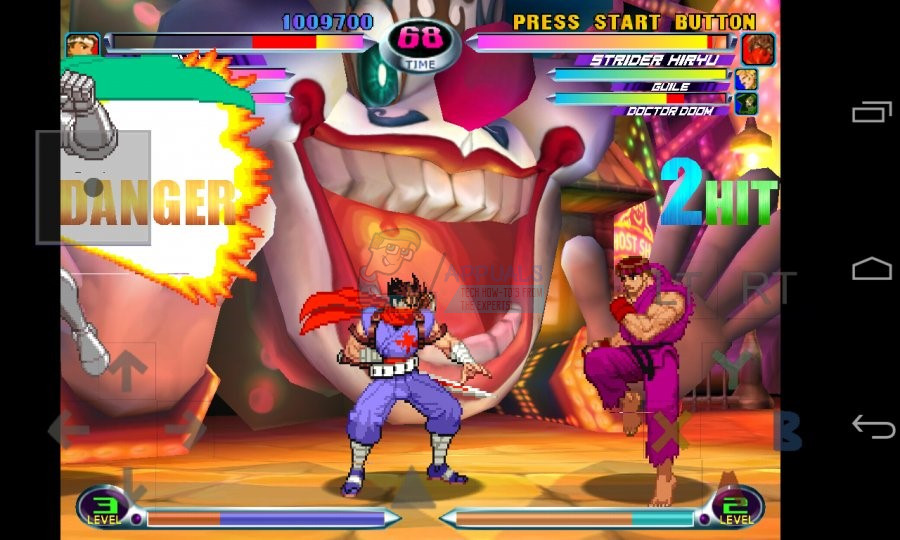
Task: Tap the Android back arrow
Action: tap(872, 427)
